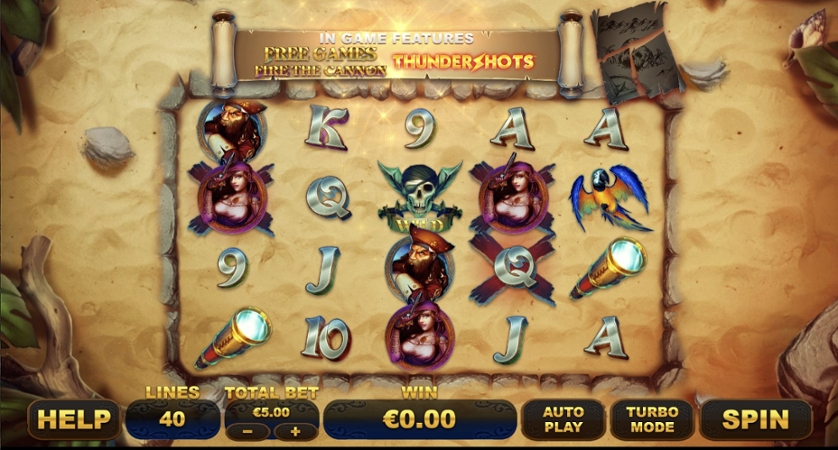Enable Auto Play

(563, 419)
